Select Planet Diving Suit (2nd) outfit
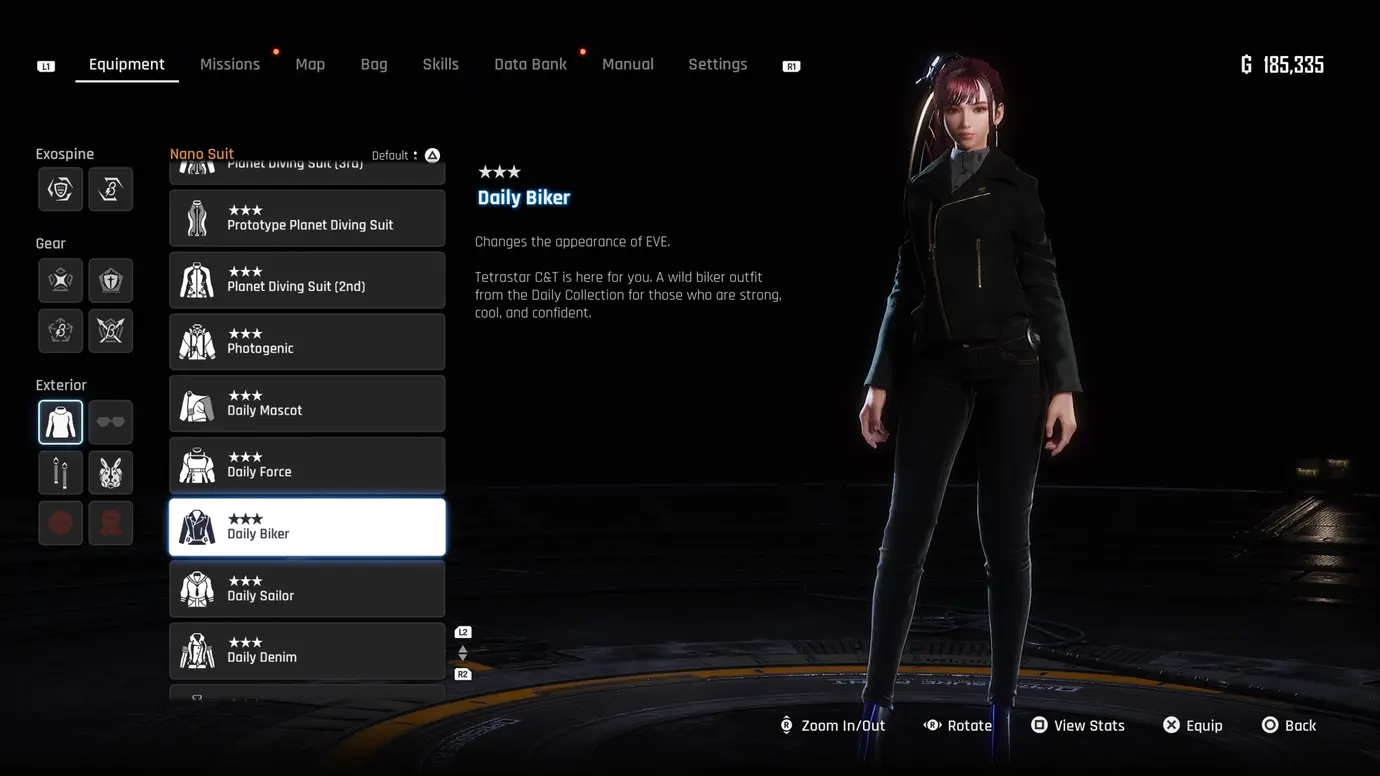 [307, 280]
